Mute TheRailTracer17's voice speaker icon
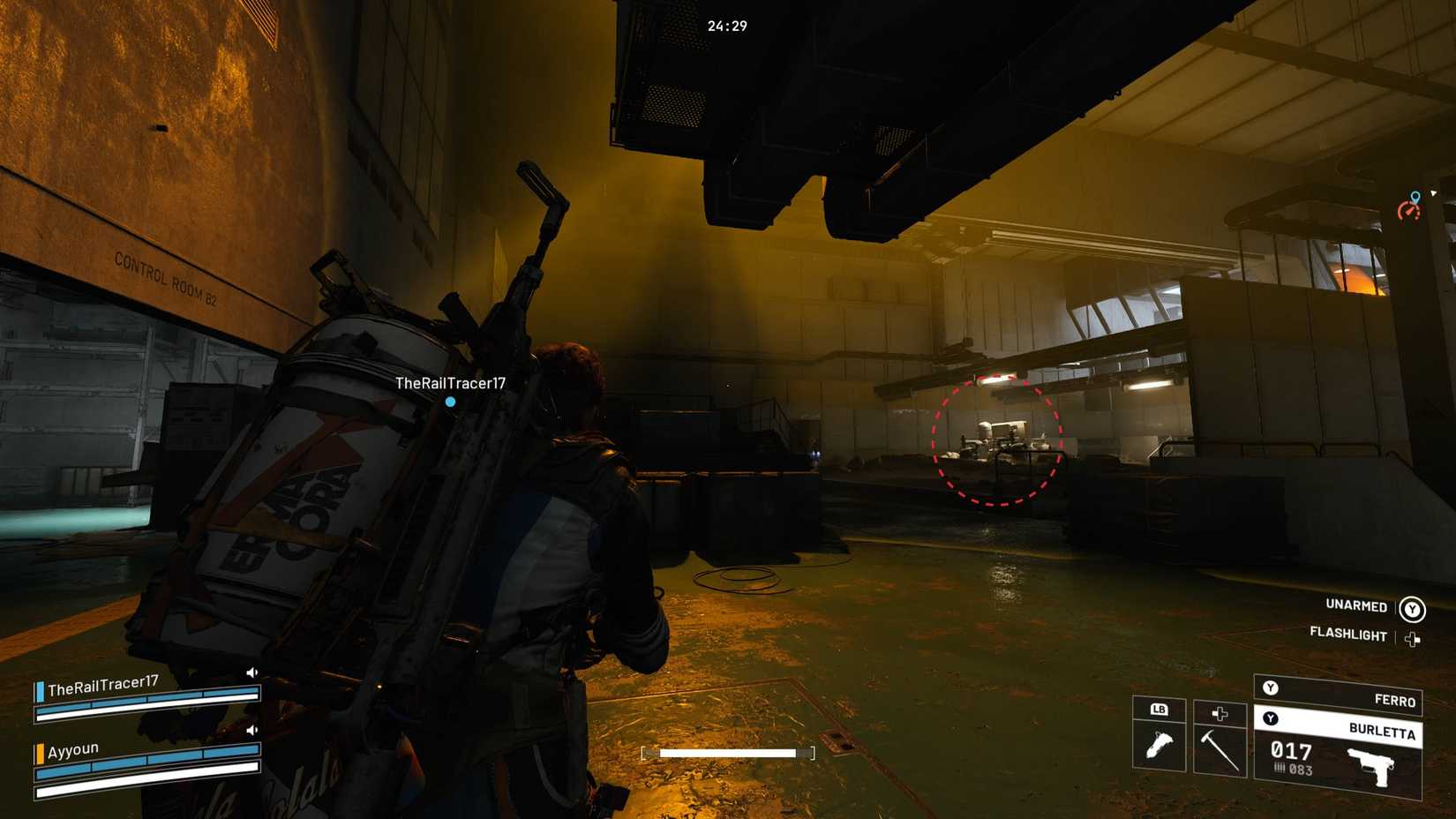 [252, 672]
